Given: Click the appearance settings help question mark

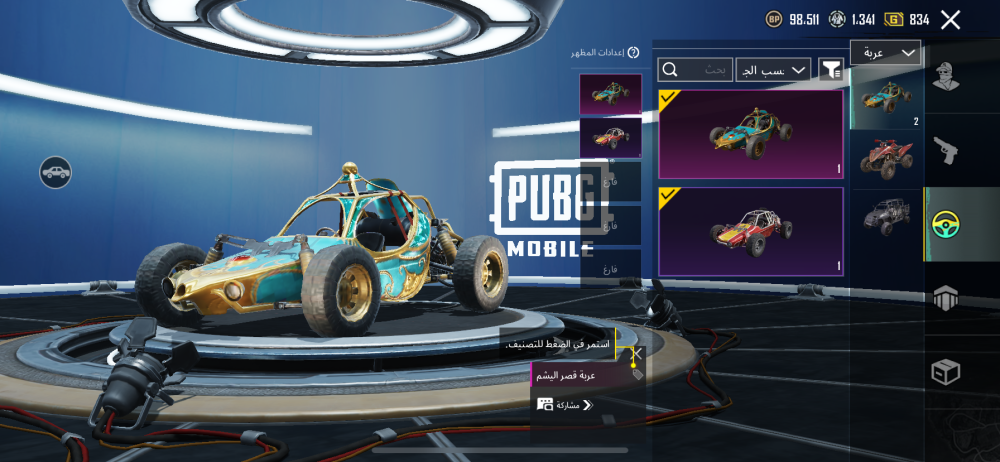Looking at the screenshot, I should pyautogui.click(x=633, y=52).
